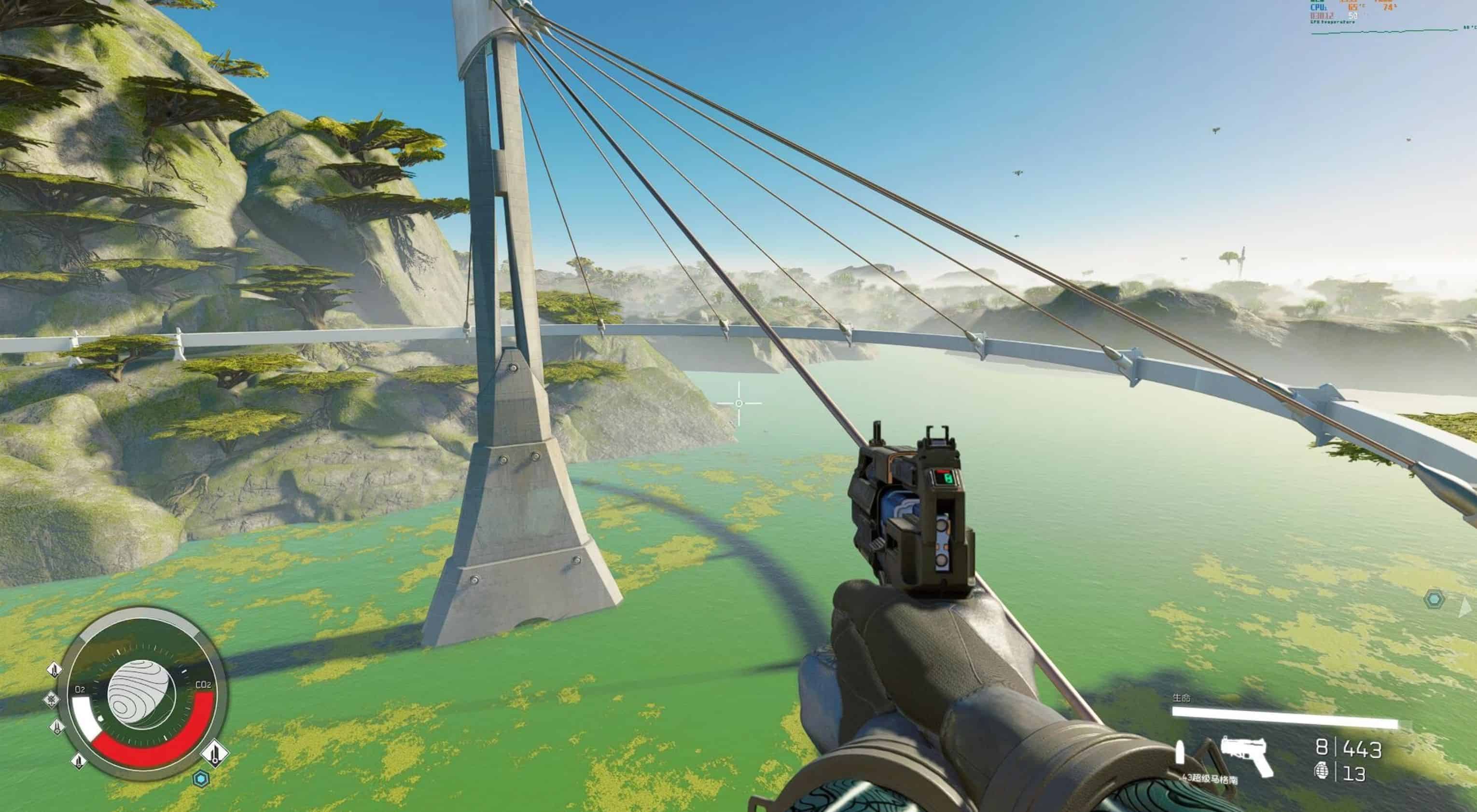The image size is (1477, 812).
Task: Click the largest diamond status effect icon
Action: pos(215,752)
